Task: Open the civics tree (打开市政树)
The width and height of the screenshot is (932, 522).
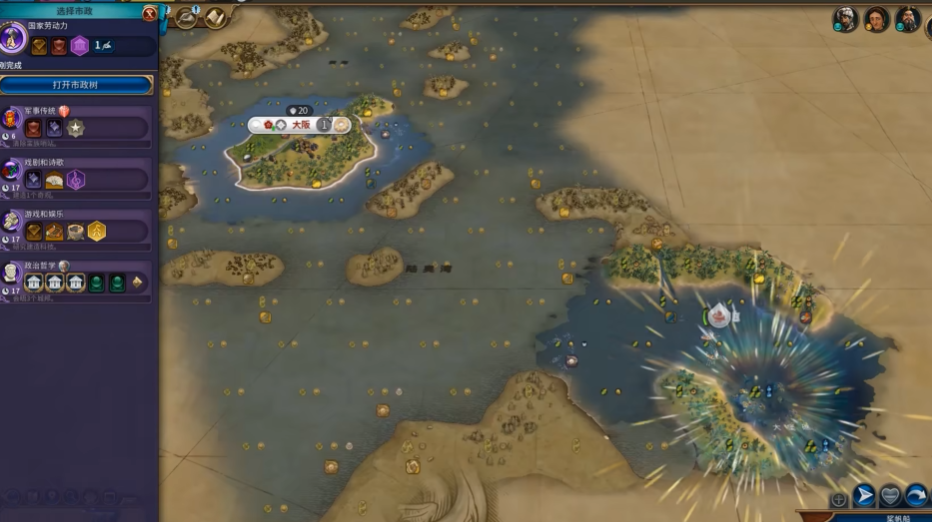Action: coord(76,85)
